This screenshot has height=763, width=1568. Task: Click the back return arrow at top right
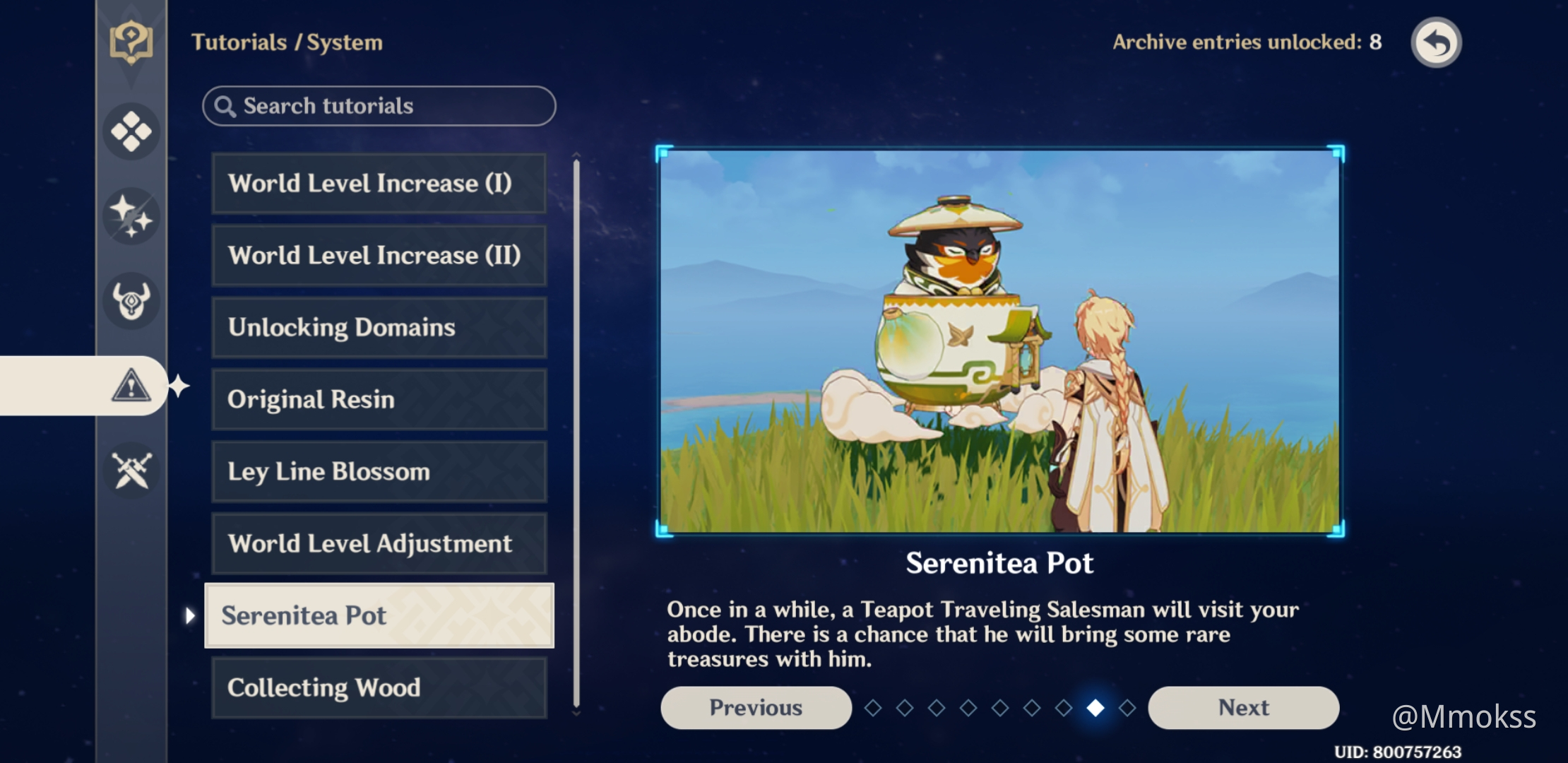[x=1436, y=42]
